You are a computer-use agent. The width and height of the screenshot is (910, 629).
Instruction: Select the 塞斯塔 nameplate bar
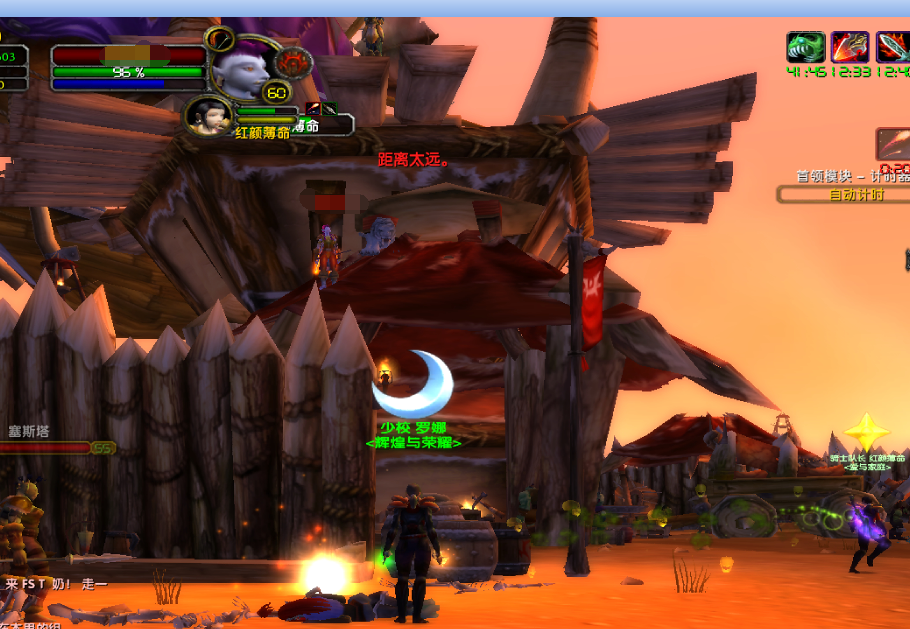pyautogui.click(x=45, y=448)
